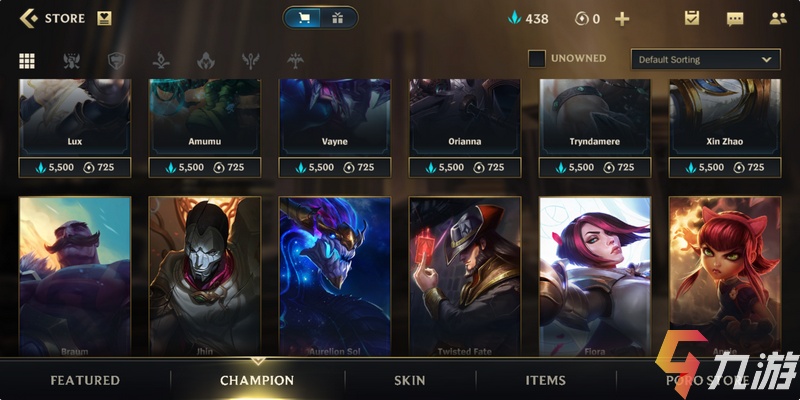Screen dimensions: 800x400
Task: Add more currency with the plus button
Action: 622,19
